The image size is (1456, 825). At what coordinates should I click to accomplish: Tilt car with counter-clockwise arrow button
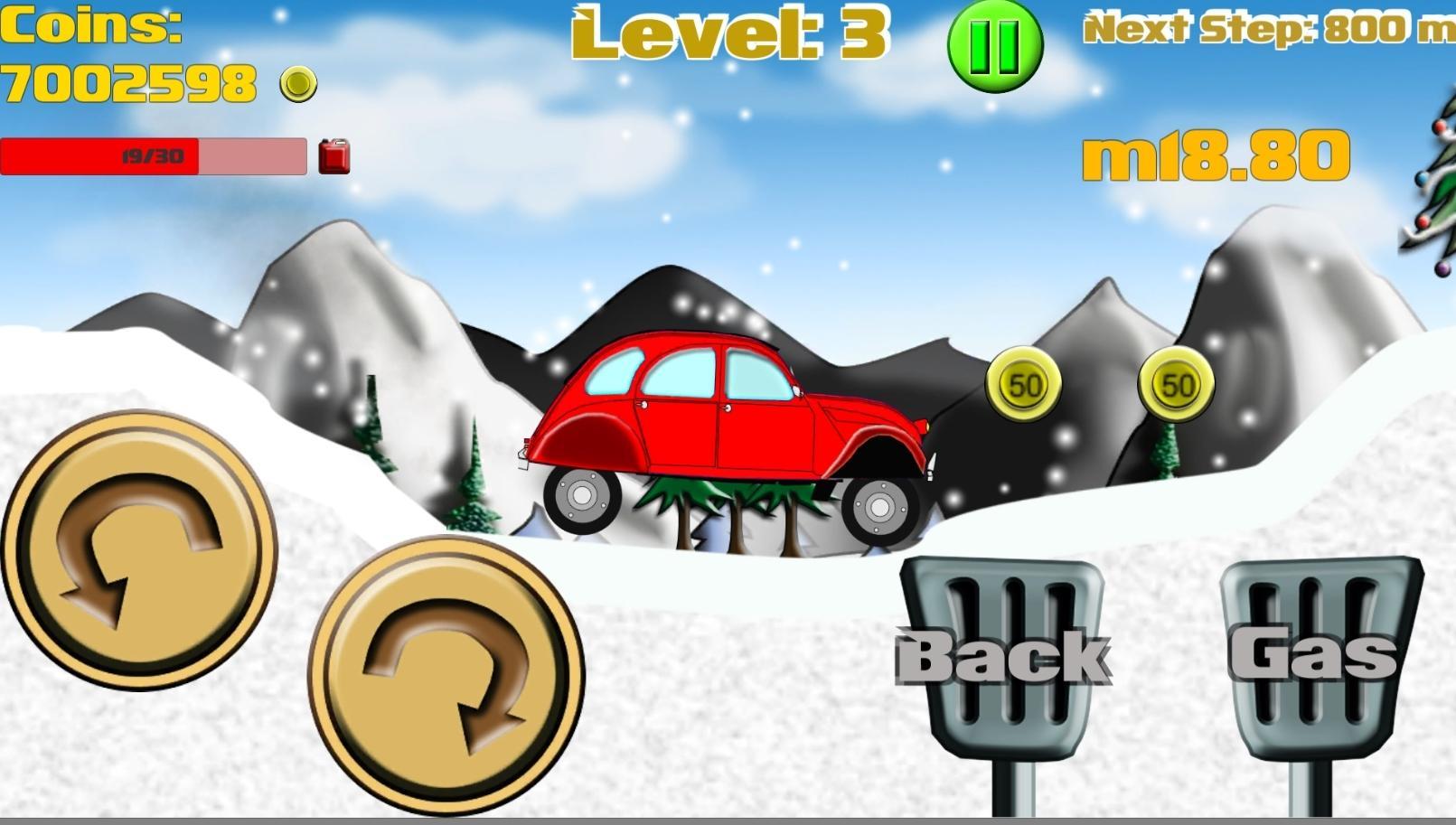139,549
